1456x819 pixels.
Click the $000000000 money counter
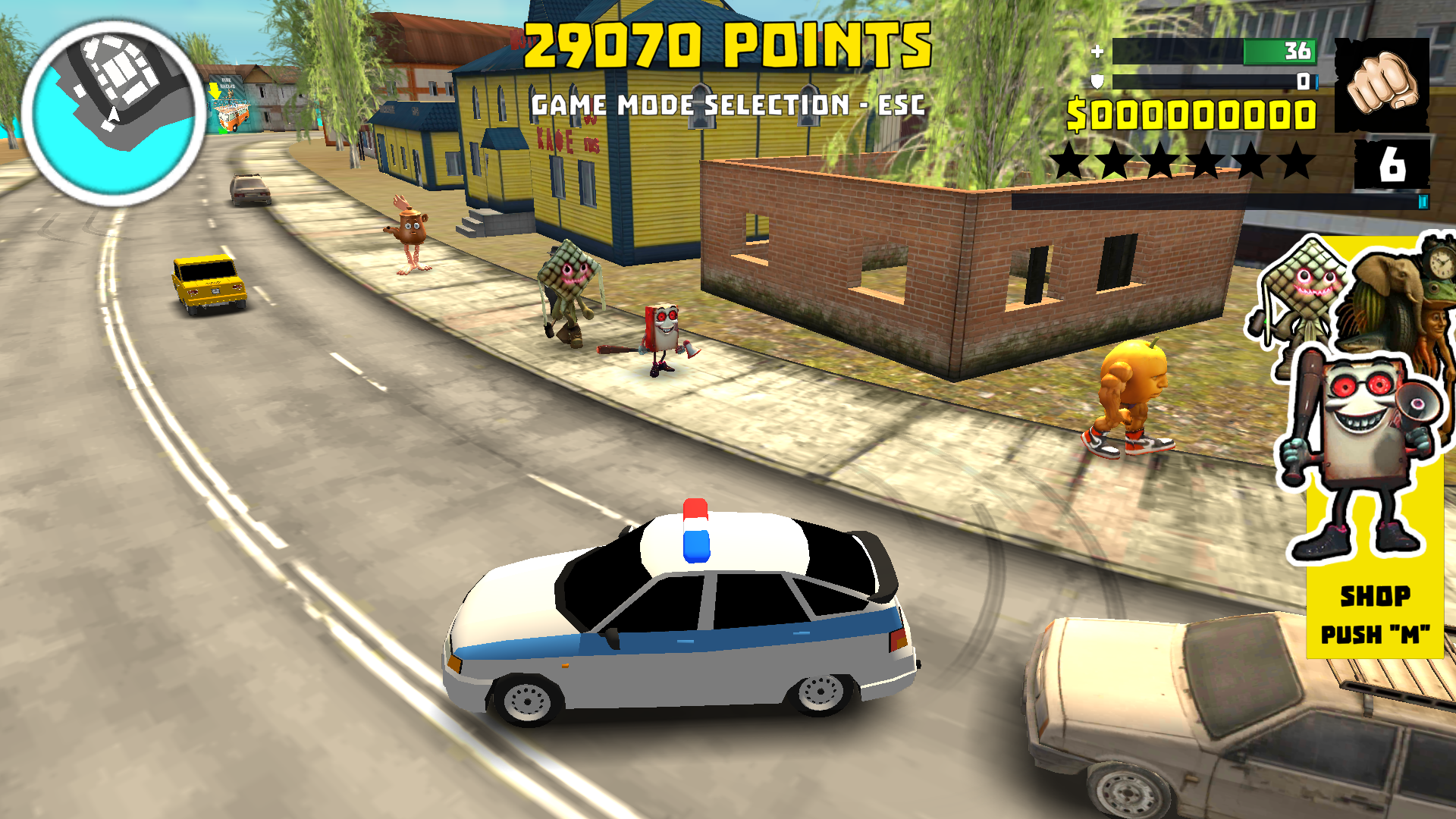pos(1191,114)
